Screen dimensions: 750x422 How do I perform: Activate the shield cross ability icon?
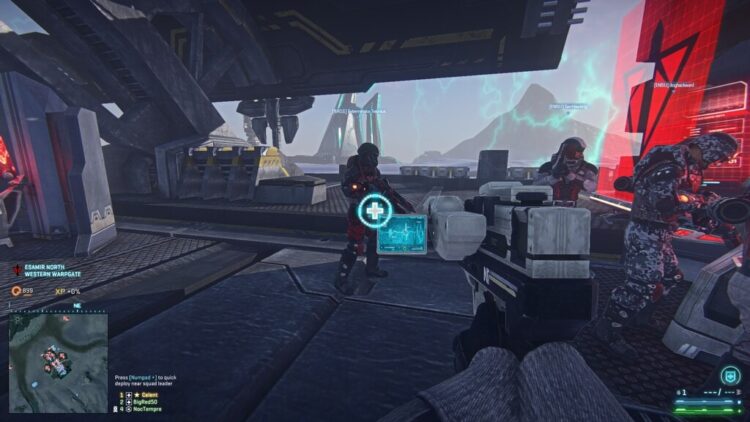tap(729, 377)
